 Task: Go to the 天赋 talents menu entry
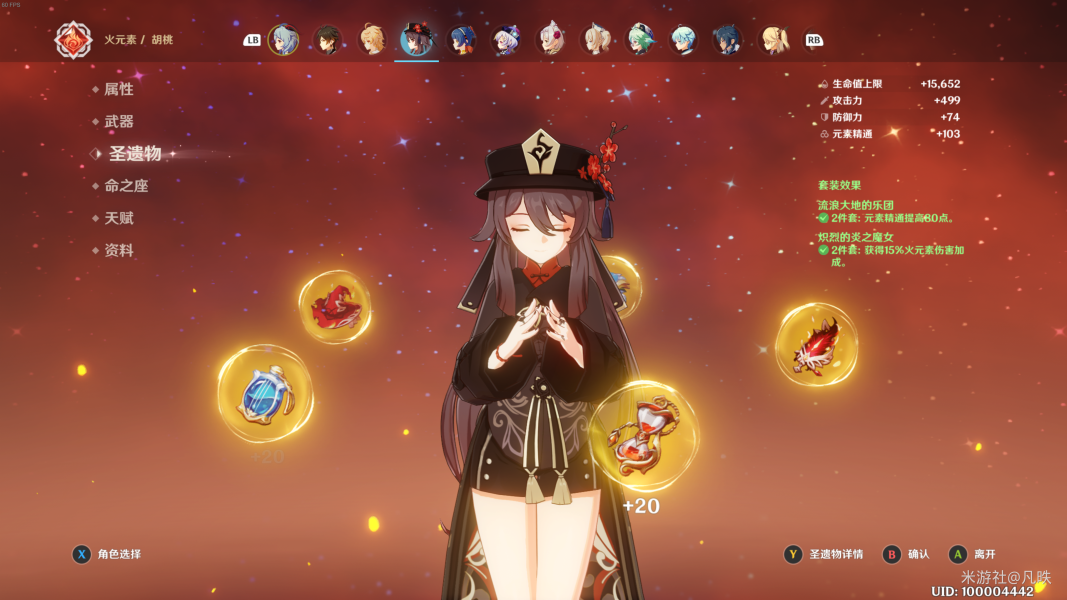(x=118, y=218)
